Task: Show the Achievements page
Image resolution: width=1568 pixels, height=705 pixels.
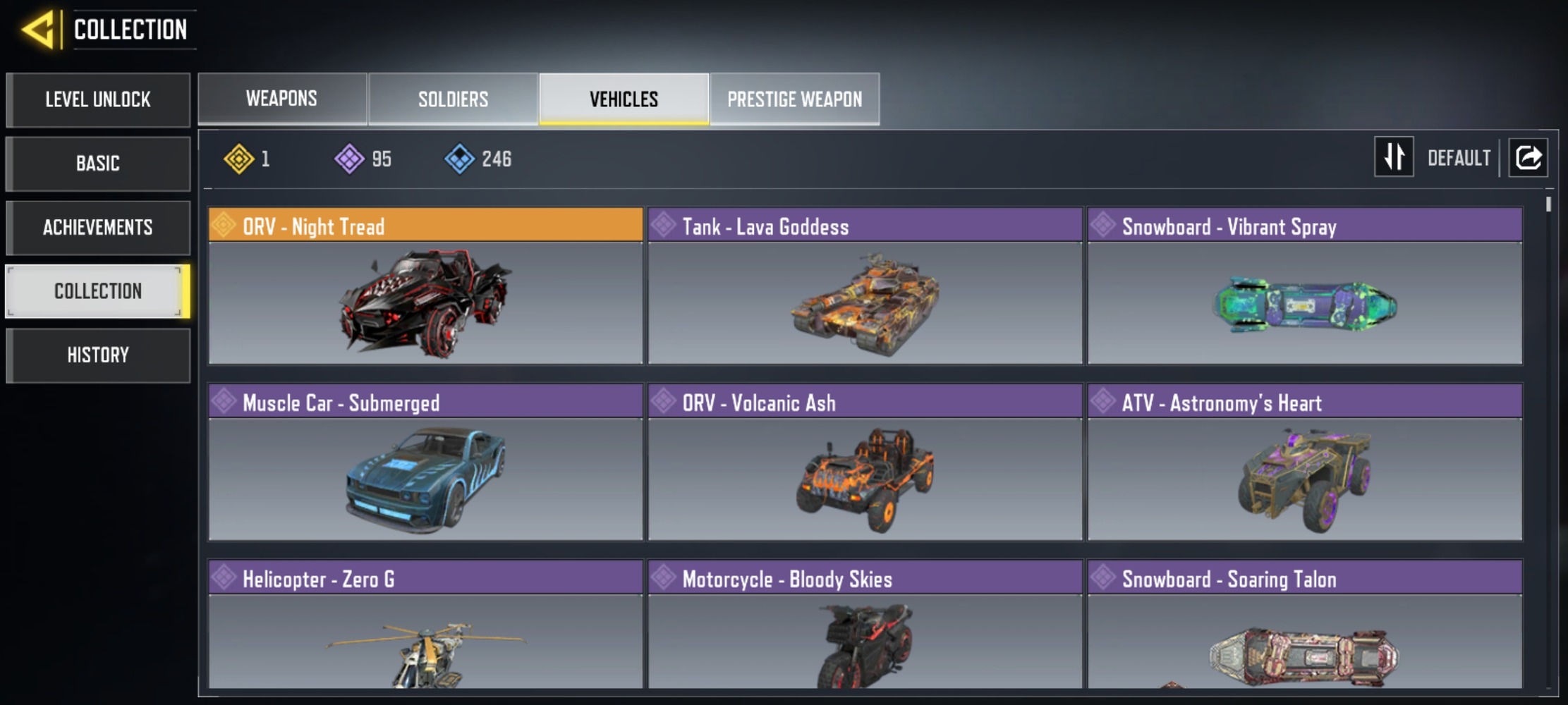Action: point(98,228)
